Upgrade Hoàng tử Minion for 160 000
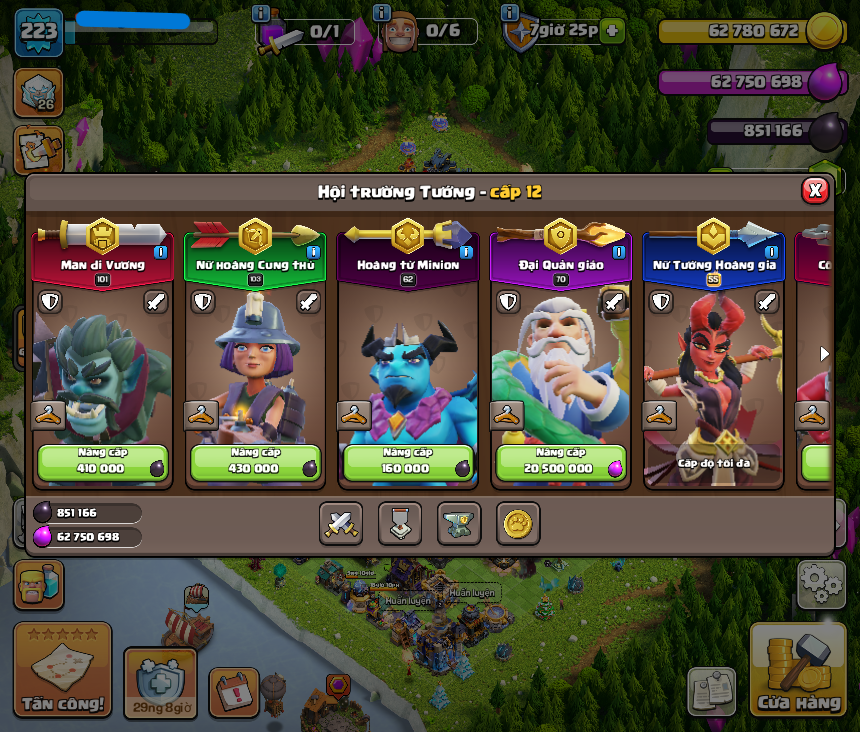The width and height of the screenshot is (860, 732). tap(407, 463)
